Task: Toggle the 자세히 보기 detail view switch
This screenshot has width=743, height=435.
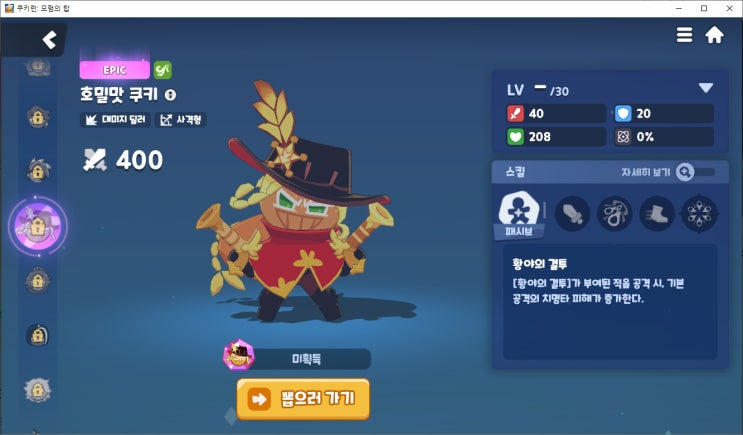Action: (x=695, y=172)
